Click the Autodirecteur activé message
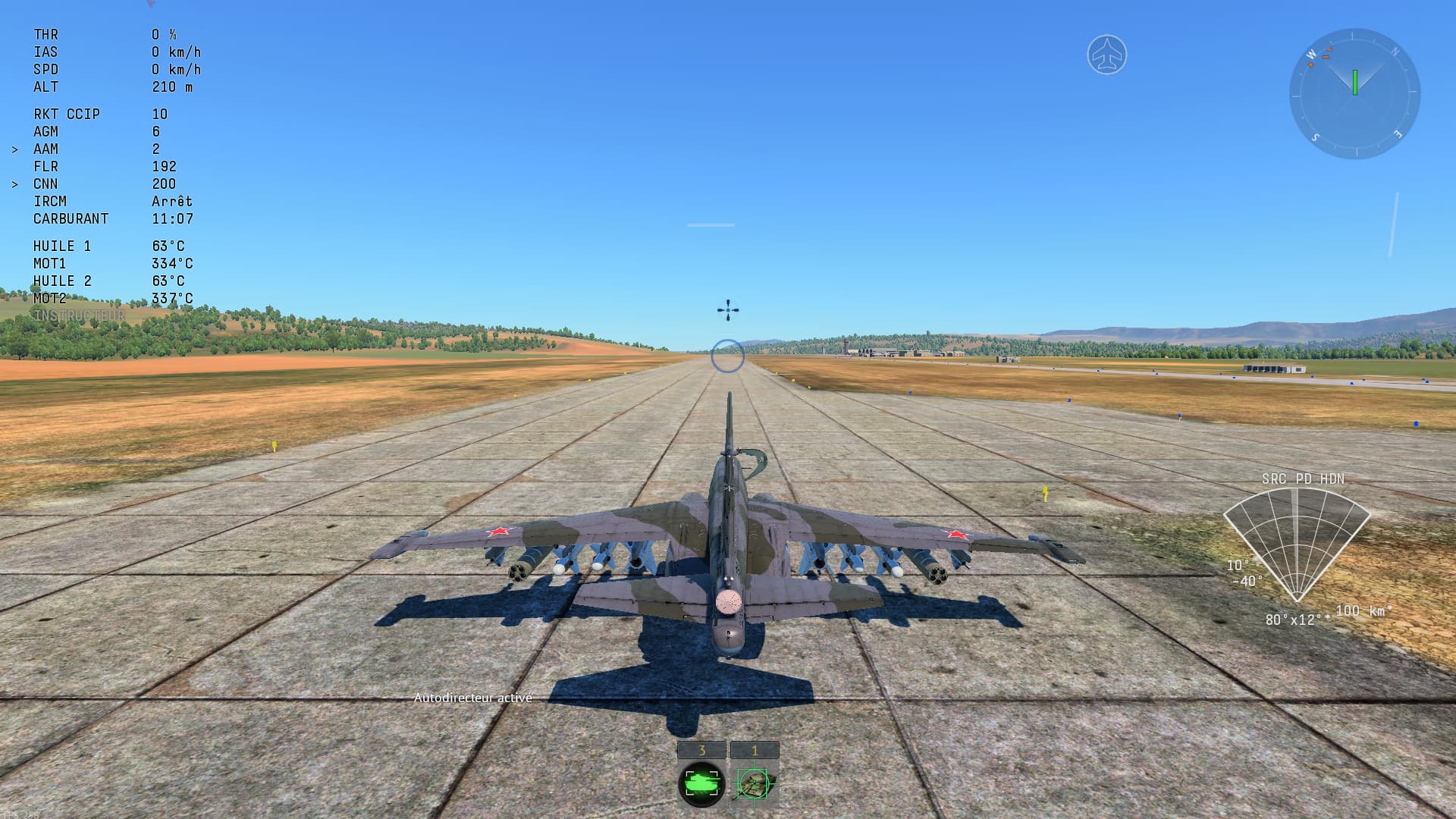Screen dimensions: 1456x819 pos(473,696)
